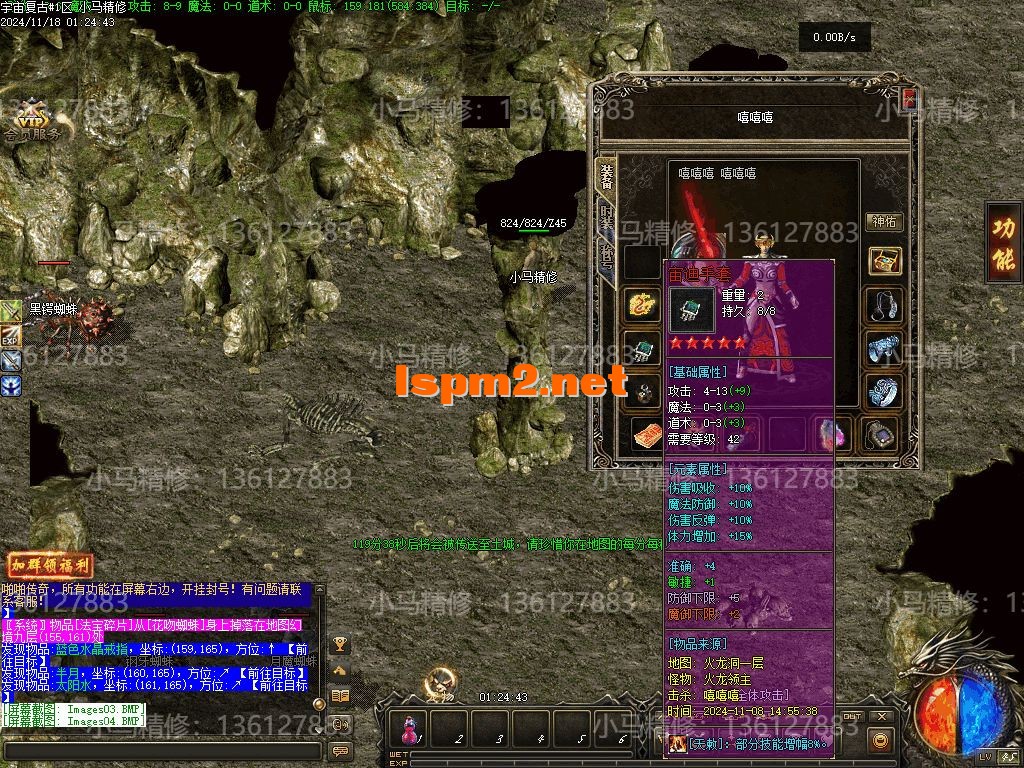Select the green-gem glove equipment slot
The height and width of the screenshot is (768, 1024).
click(641, 350)
